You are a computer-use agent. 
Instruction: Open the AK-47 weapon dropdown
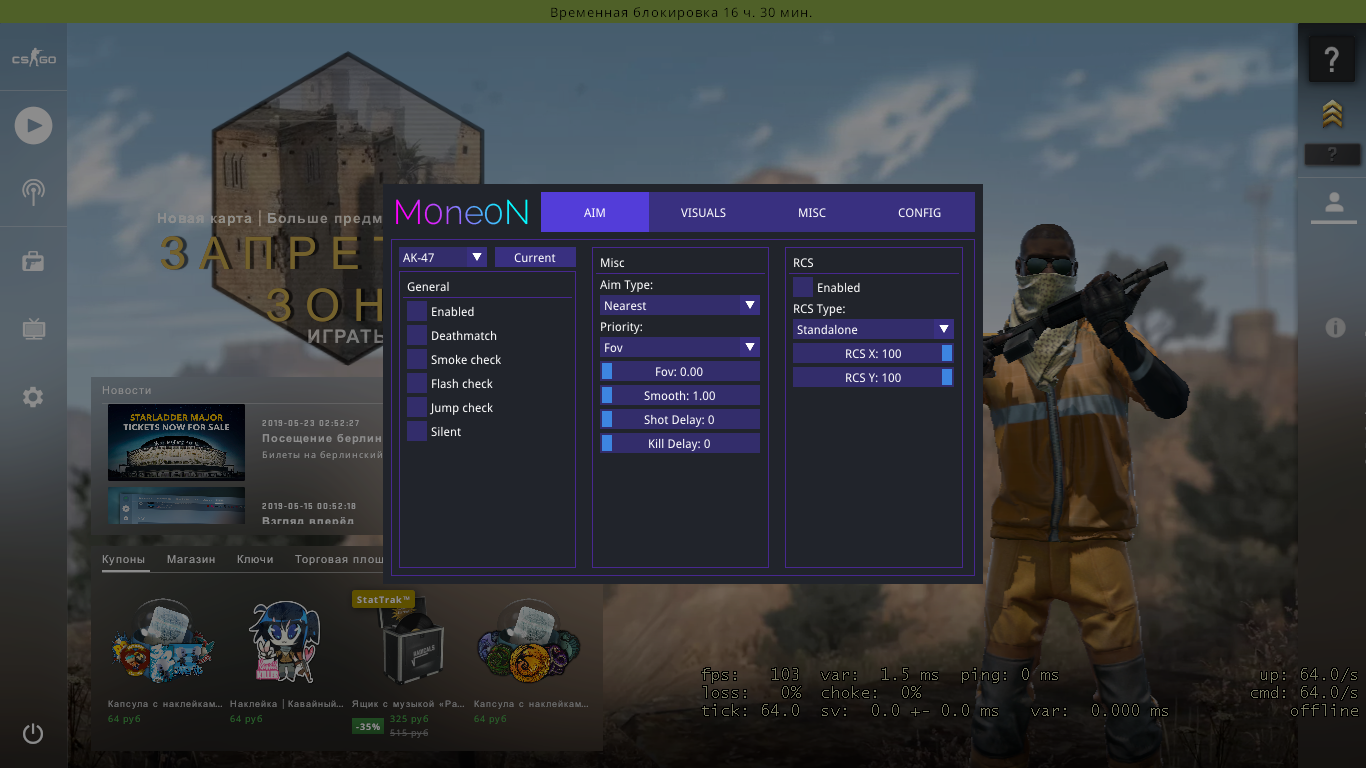(x=442, y=257)
